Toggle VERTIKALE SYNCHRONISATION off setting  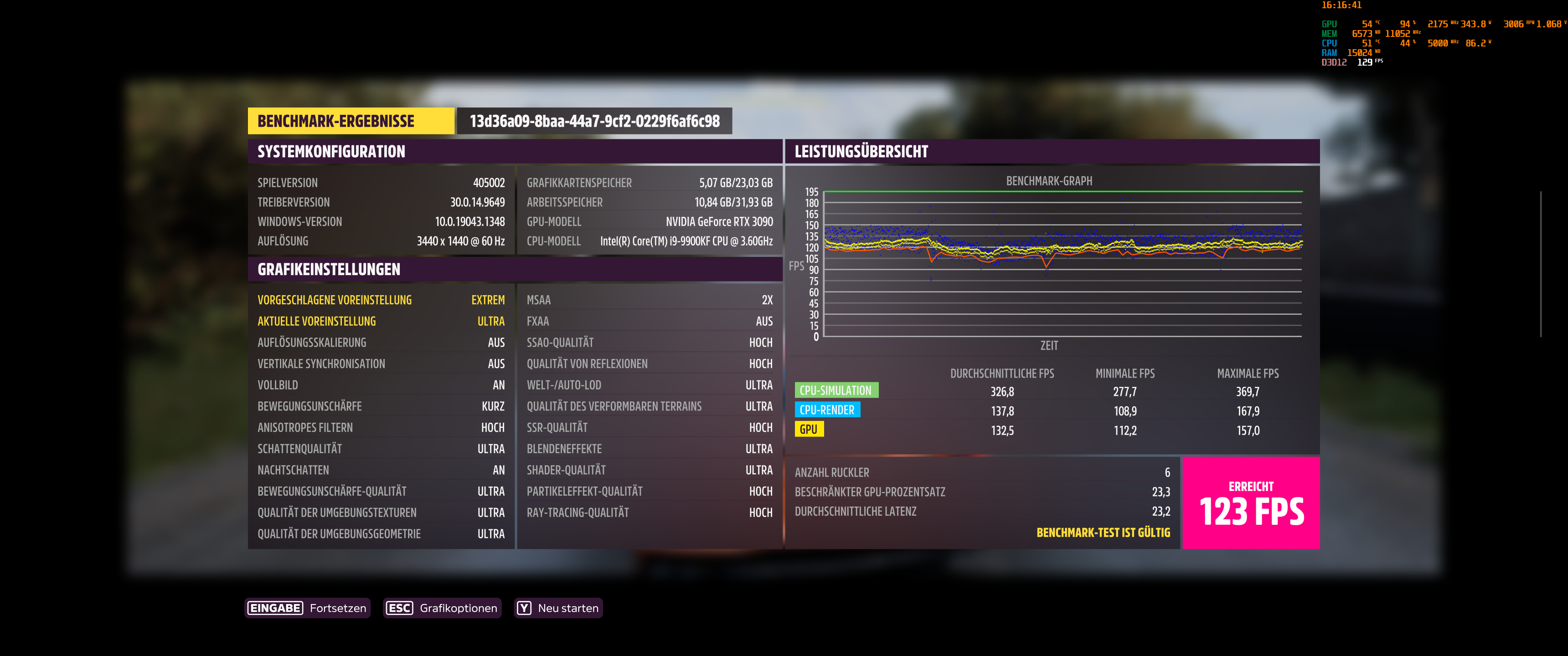[381, 363]
